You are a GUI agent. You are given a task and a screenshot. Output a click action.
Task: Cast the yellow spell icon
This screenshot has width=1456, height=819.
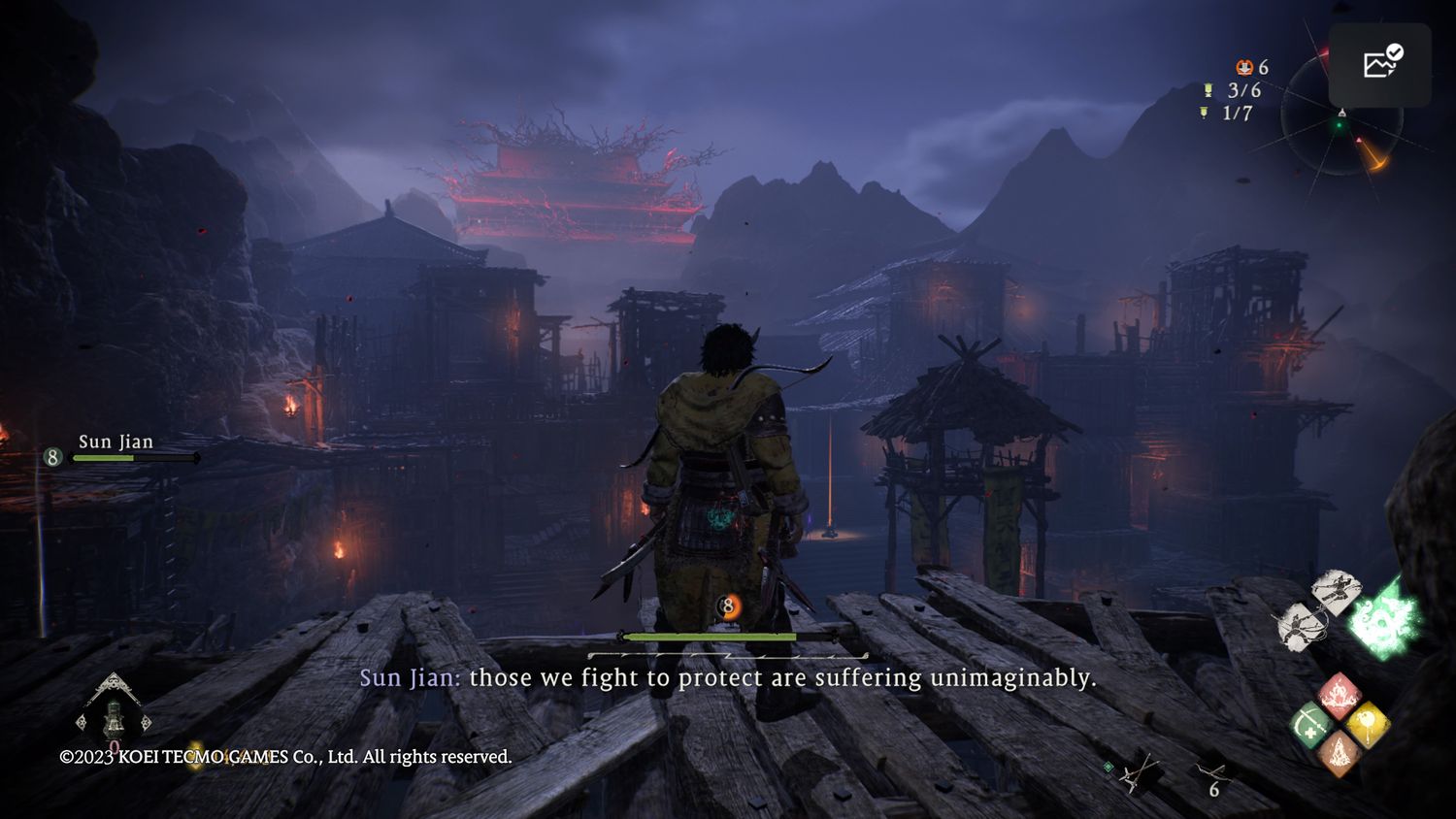1367,724
